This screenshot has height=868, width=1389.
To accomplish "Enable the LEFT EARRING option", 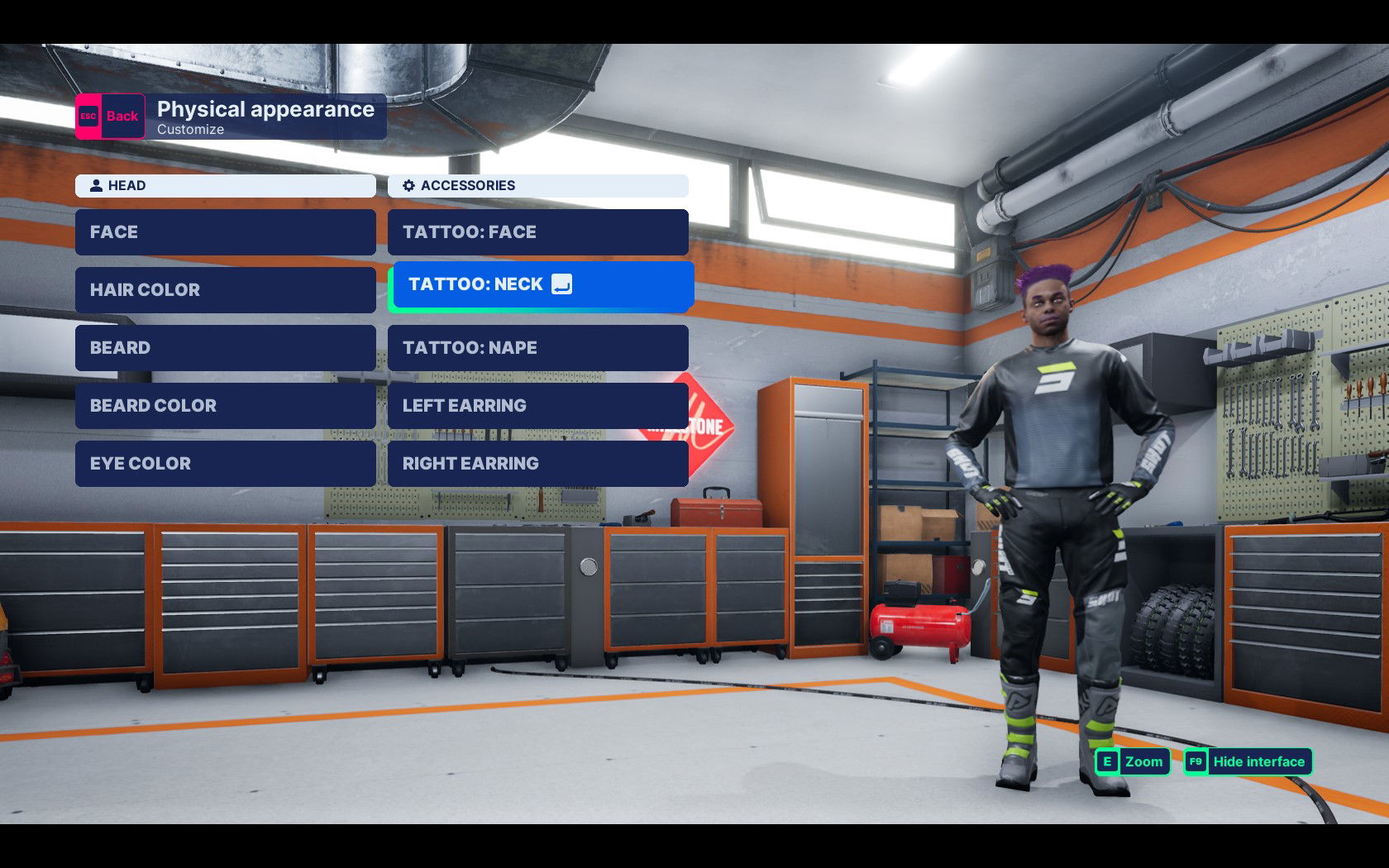I will [538, 405].
